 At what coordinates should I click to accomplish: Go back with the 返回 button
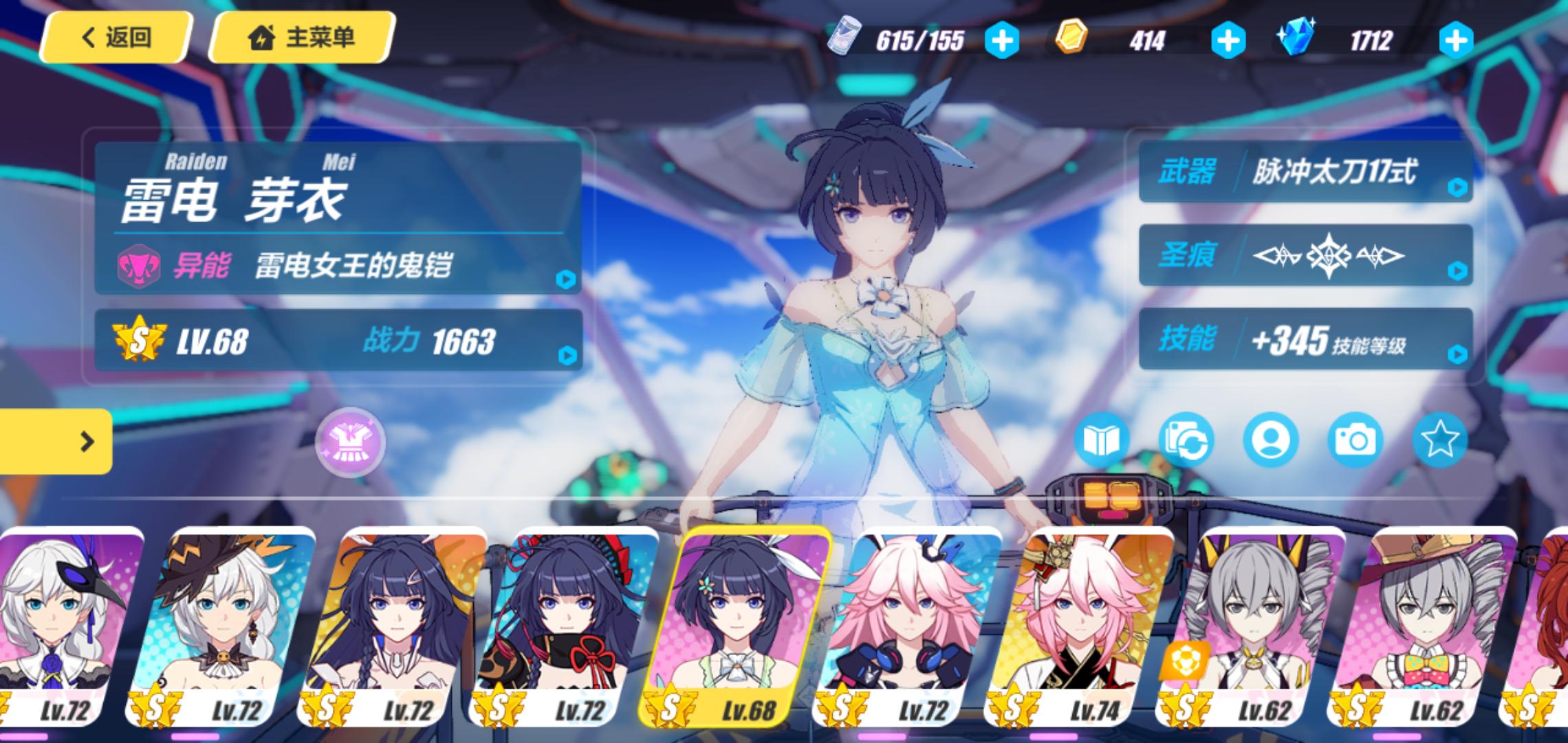[x=116, y=37]
